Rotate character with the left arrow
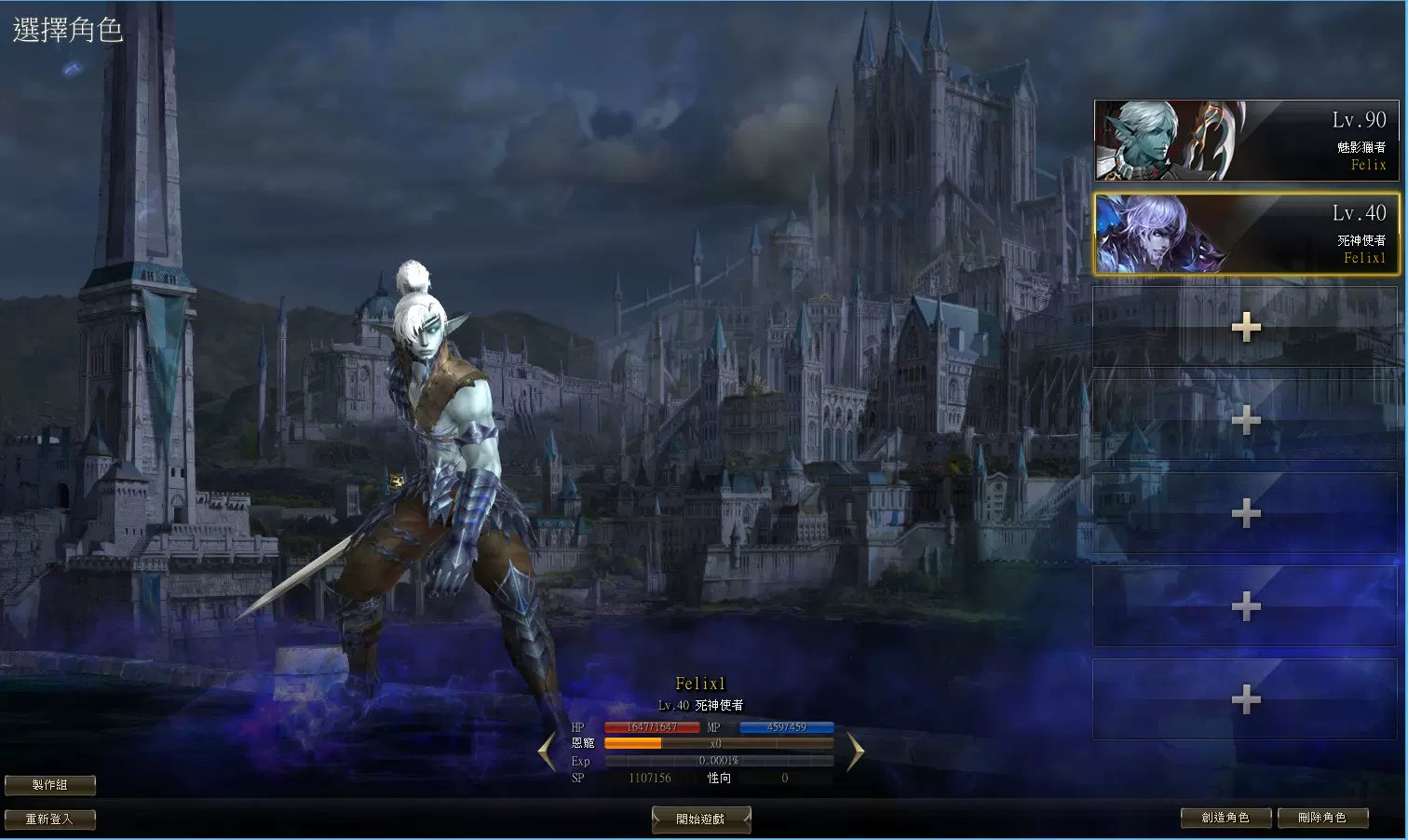The width and height of the screenshot is (1408, 840). click(x=548, y=752)
